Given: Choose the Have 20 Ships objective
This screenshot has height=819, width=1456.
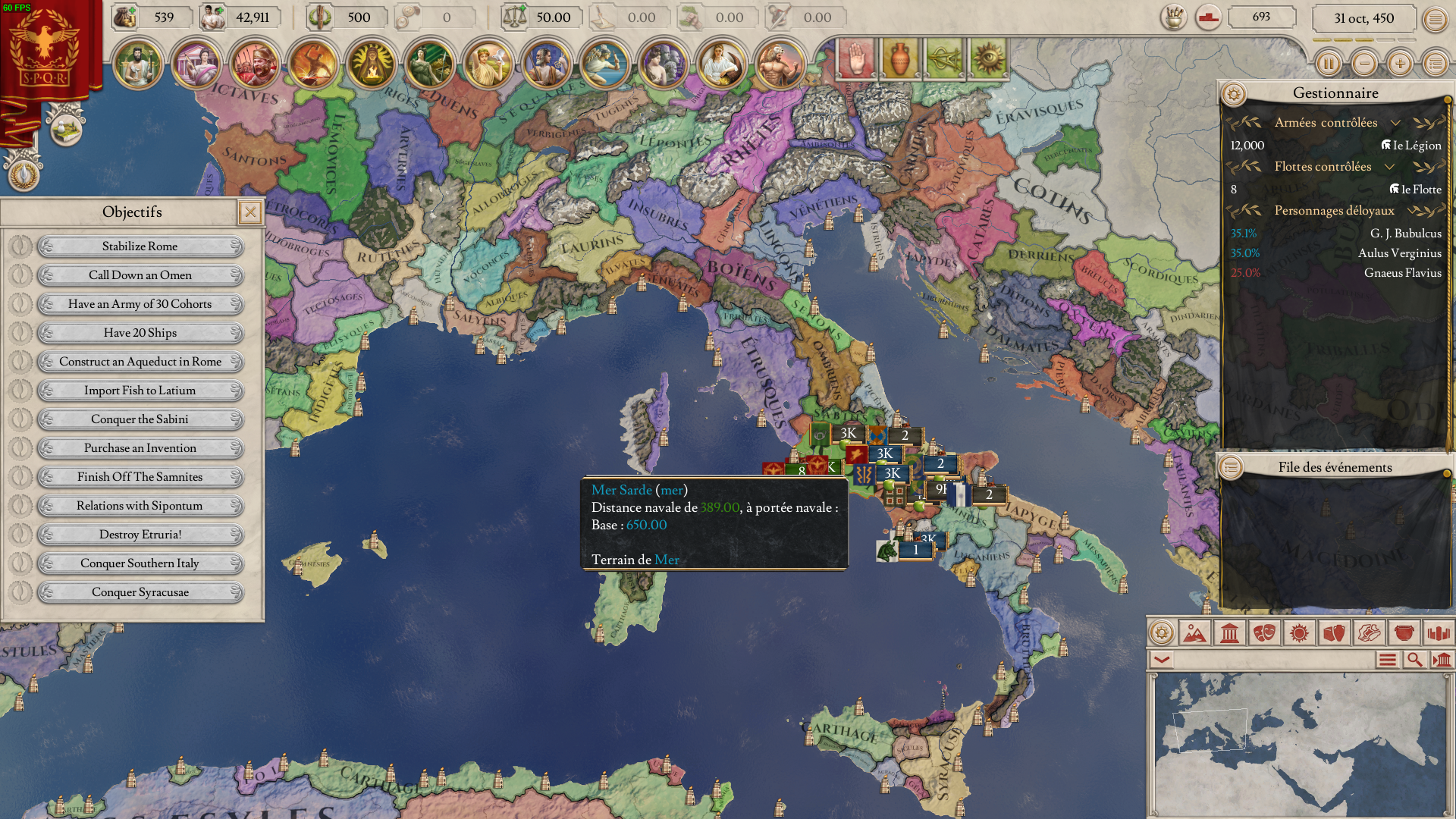Looking at the screenshot, I should click(x=140, y=333).
